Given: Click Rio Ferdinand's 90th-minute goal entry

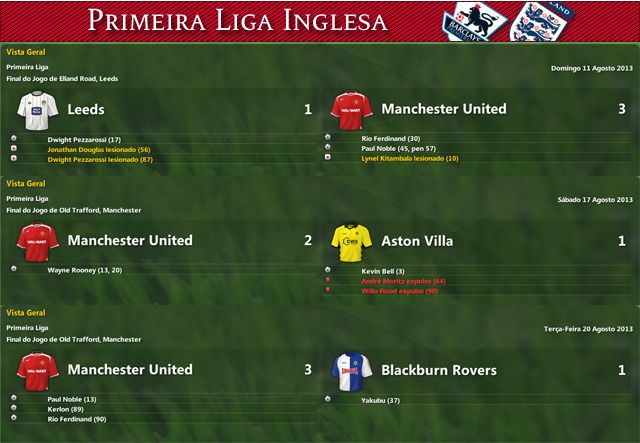Looking at the screenshot, I should click(78, 419).
